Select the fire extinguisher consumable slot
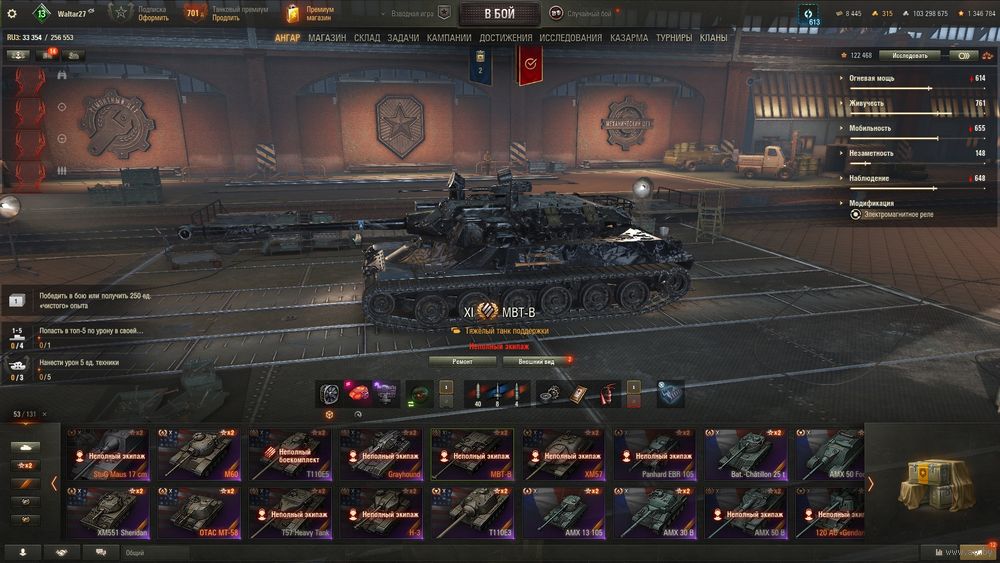The height and width of the screenshot is (563, 1000). [x=605, y=393]
